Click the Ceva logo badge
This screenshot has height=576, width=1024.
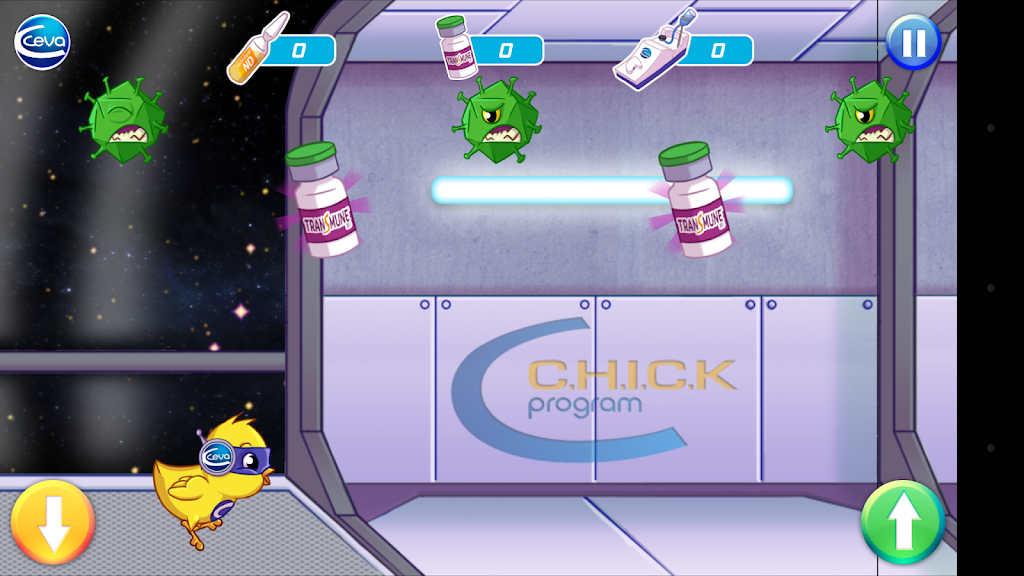tap(42, 43)
